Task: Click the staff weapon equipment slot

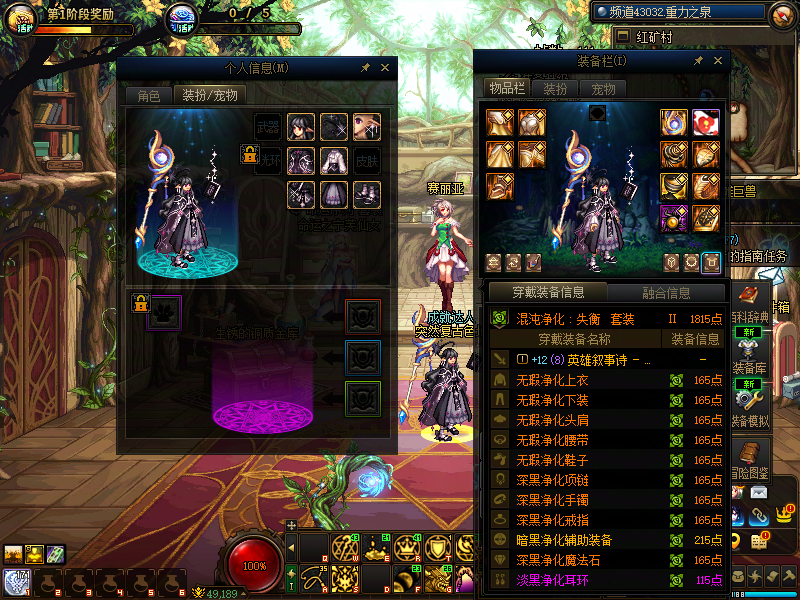Action: click(x=674, y=123)
